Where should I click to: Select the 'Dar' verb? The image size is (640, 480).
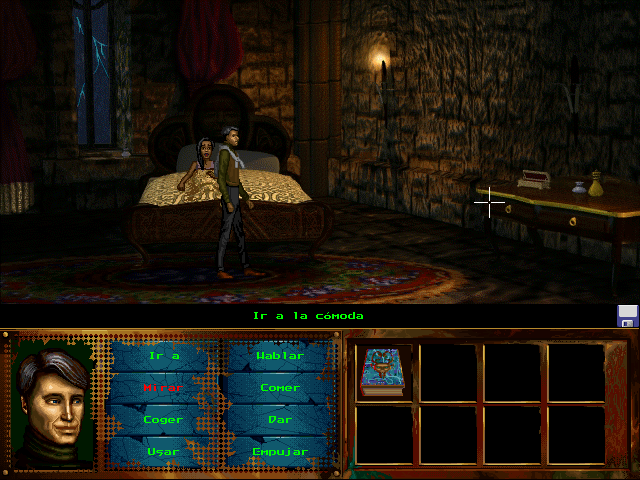(x=280, y=419)
